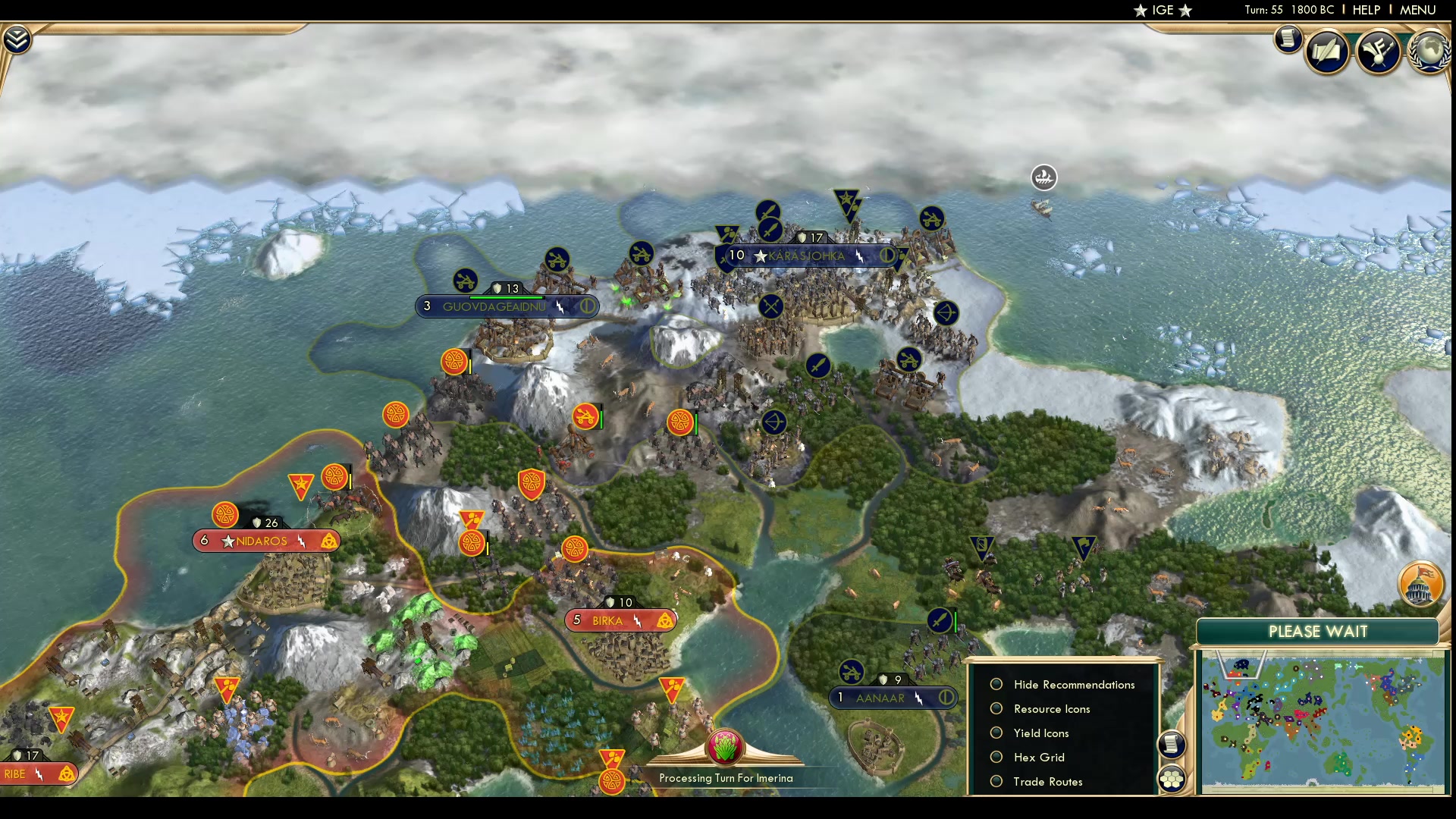Select the ship unit flag at sea
The width and height of the screenshot is (1456, 819).
click(1044, 177)
